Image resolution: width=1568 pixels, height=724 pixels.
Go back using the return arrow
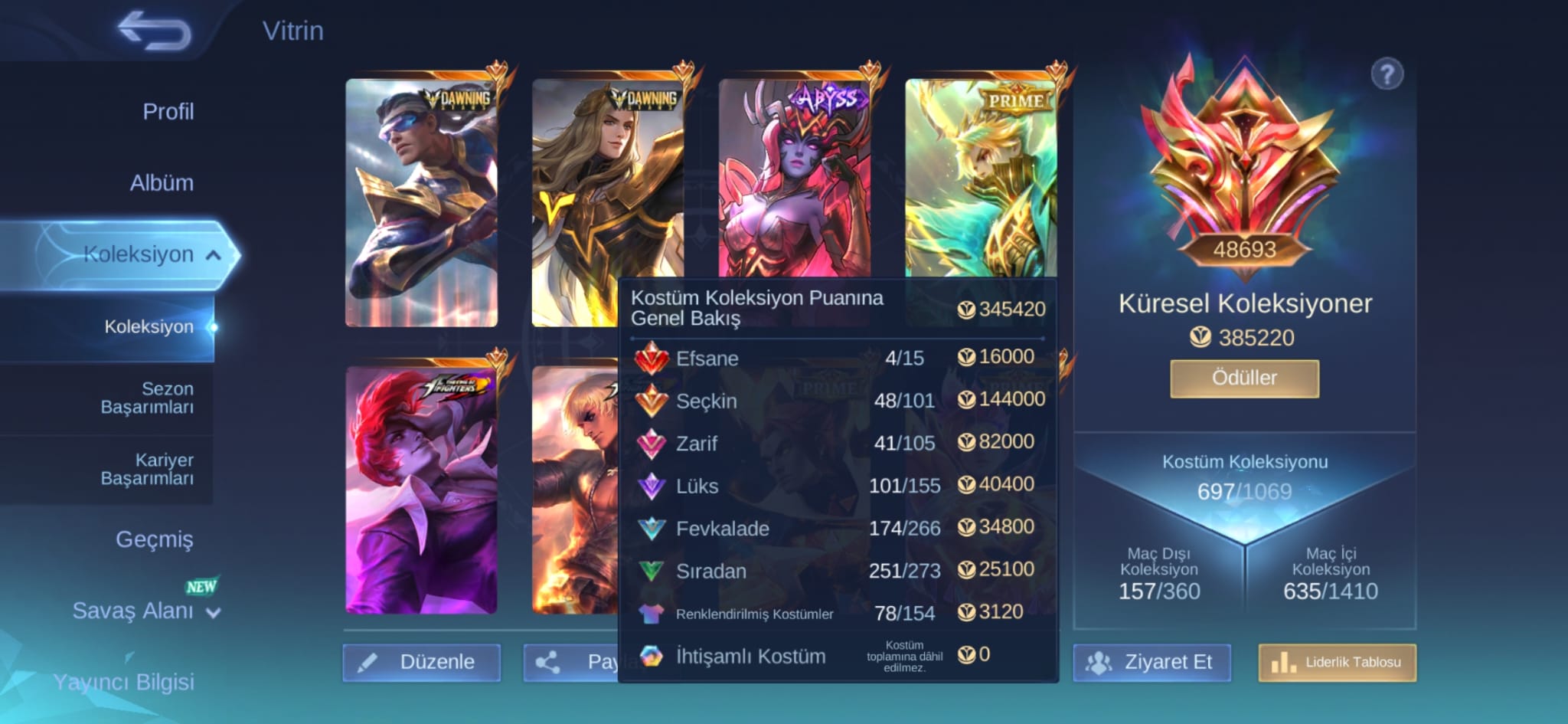click(x=154, y=31)
